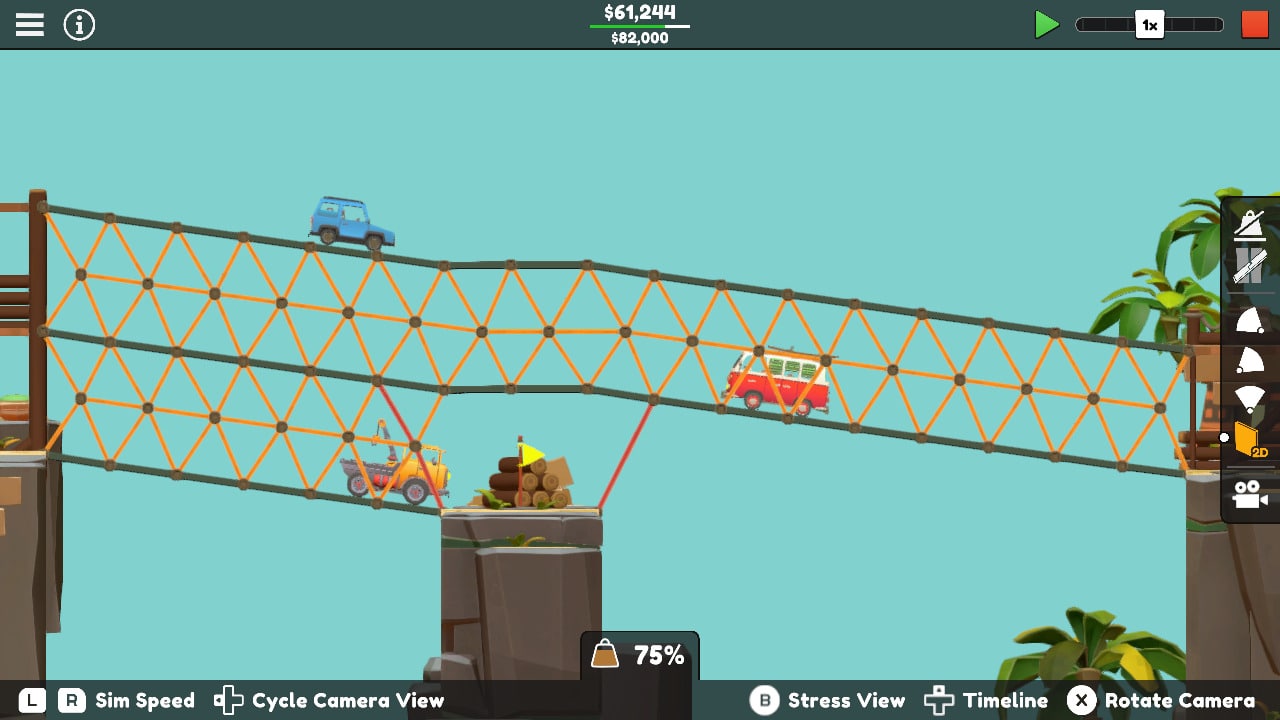Click the budget total showing $61,244
The height and width of the screenshot is (720, 1280).
click(639, 12)
